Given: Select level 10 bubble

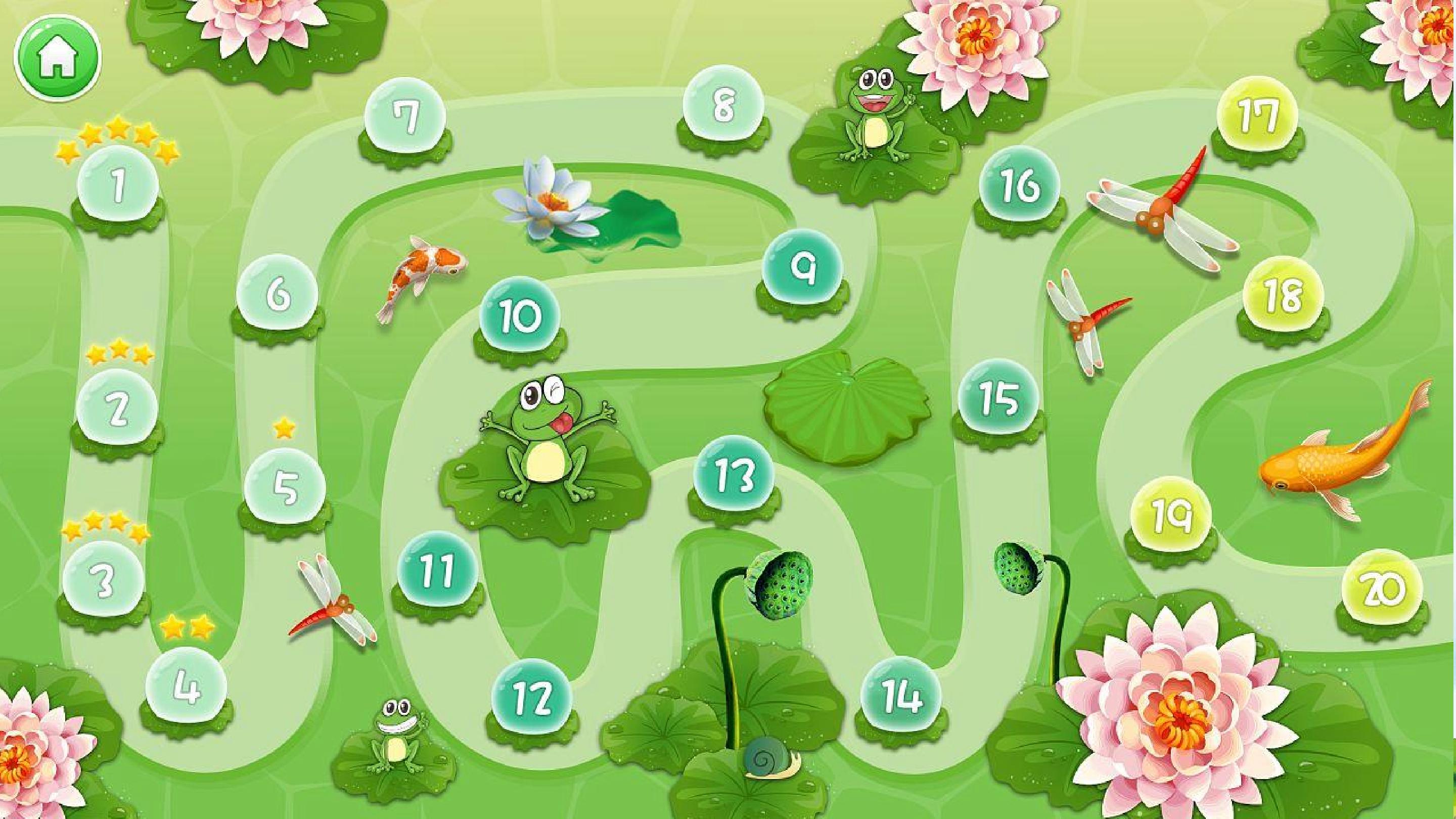Looking at the screenshot, I should (520, 316).
